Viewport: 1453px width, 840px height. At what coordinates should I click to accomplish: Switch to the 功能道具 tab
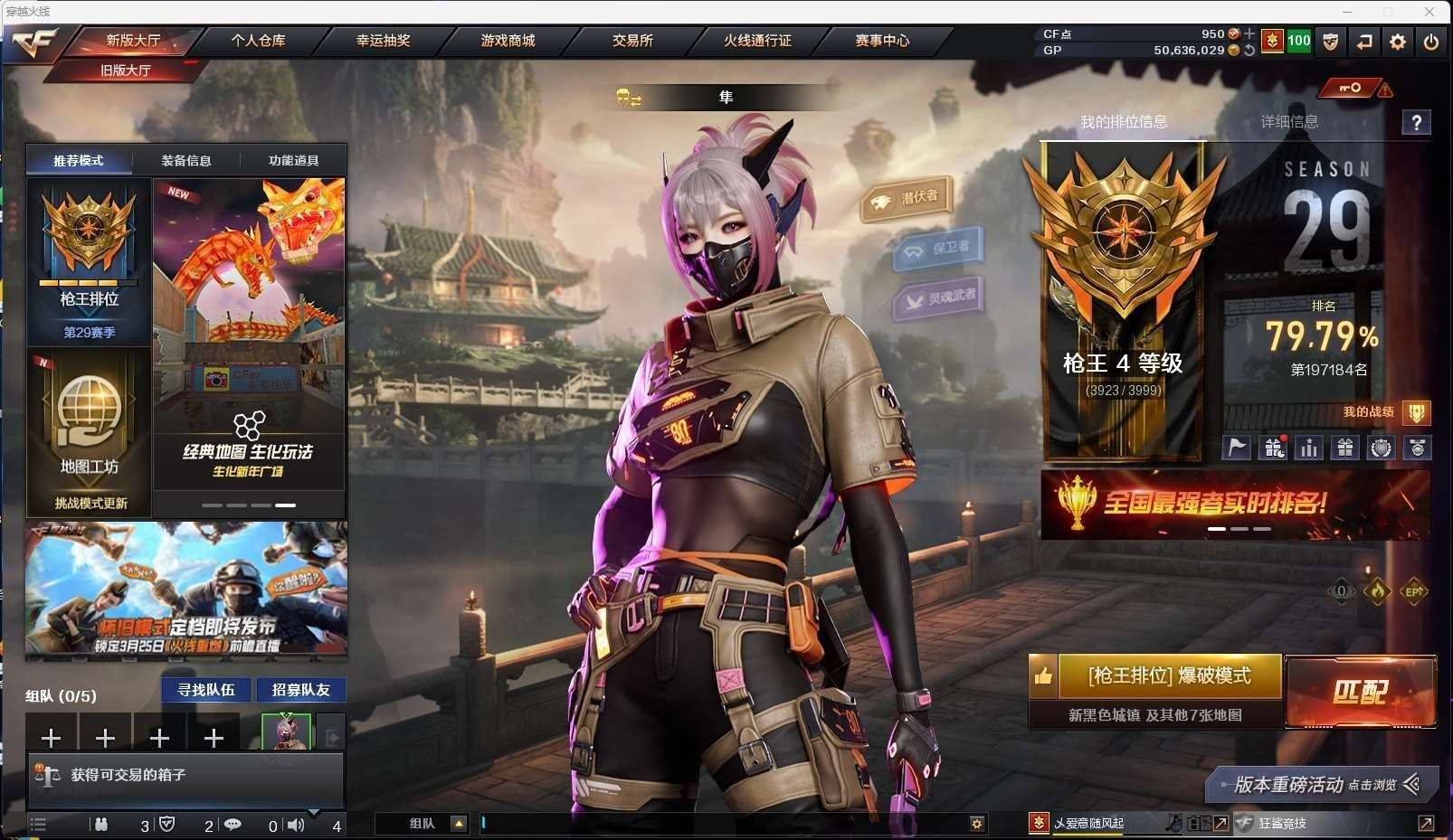coord(293,161)
